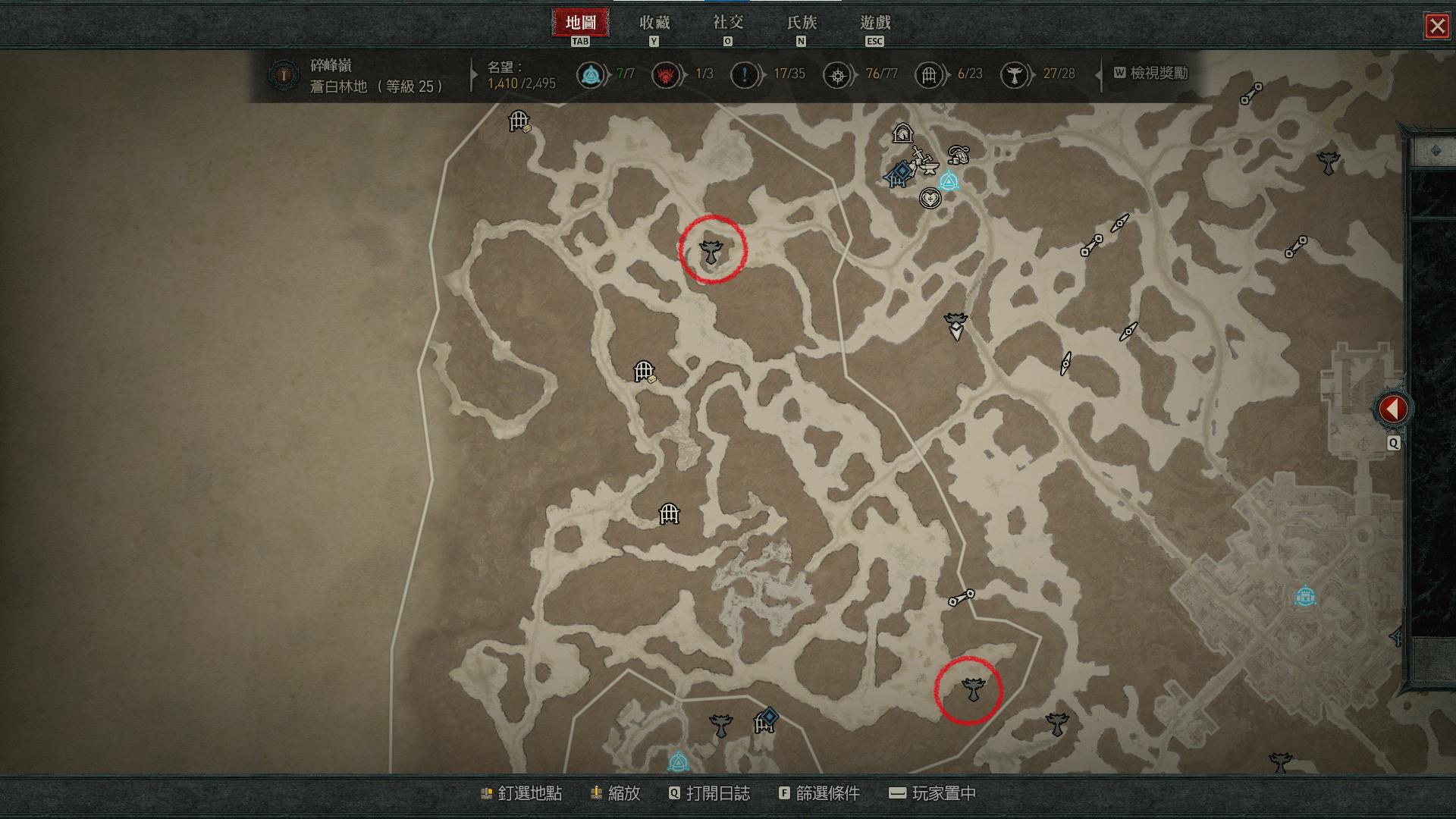Click 玩家置中 to center on player
Screen dimensions: 1456x819
[x=932, y=793]
